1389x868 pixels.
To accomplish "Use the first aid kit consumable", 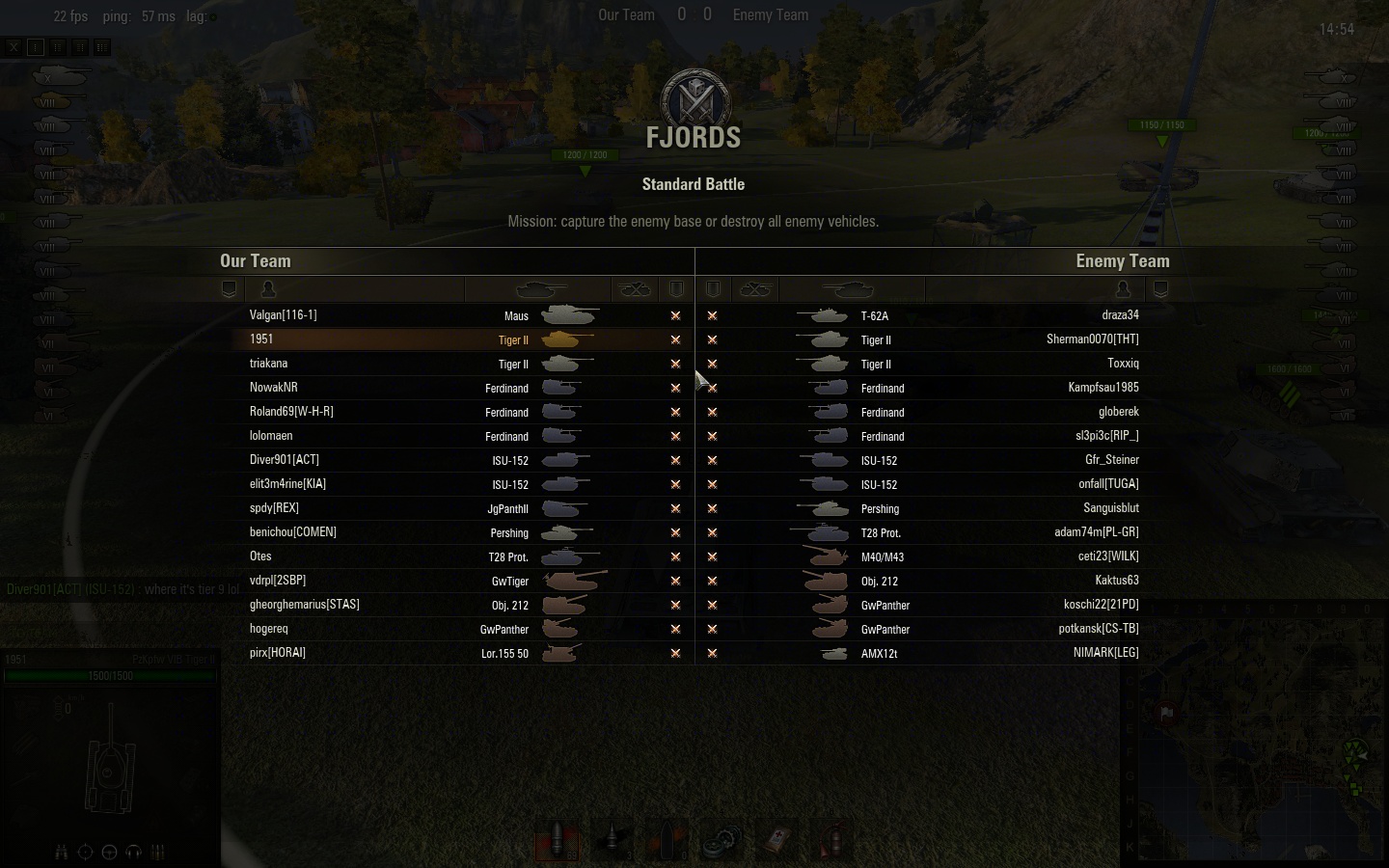I will tap(776, 839).
